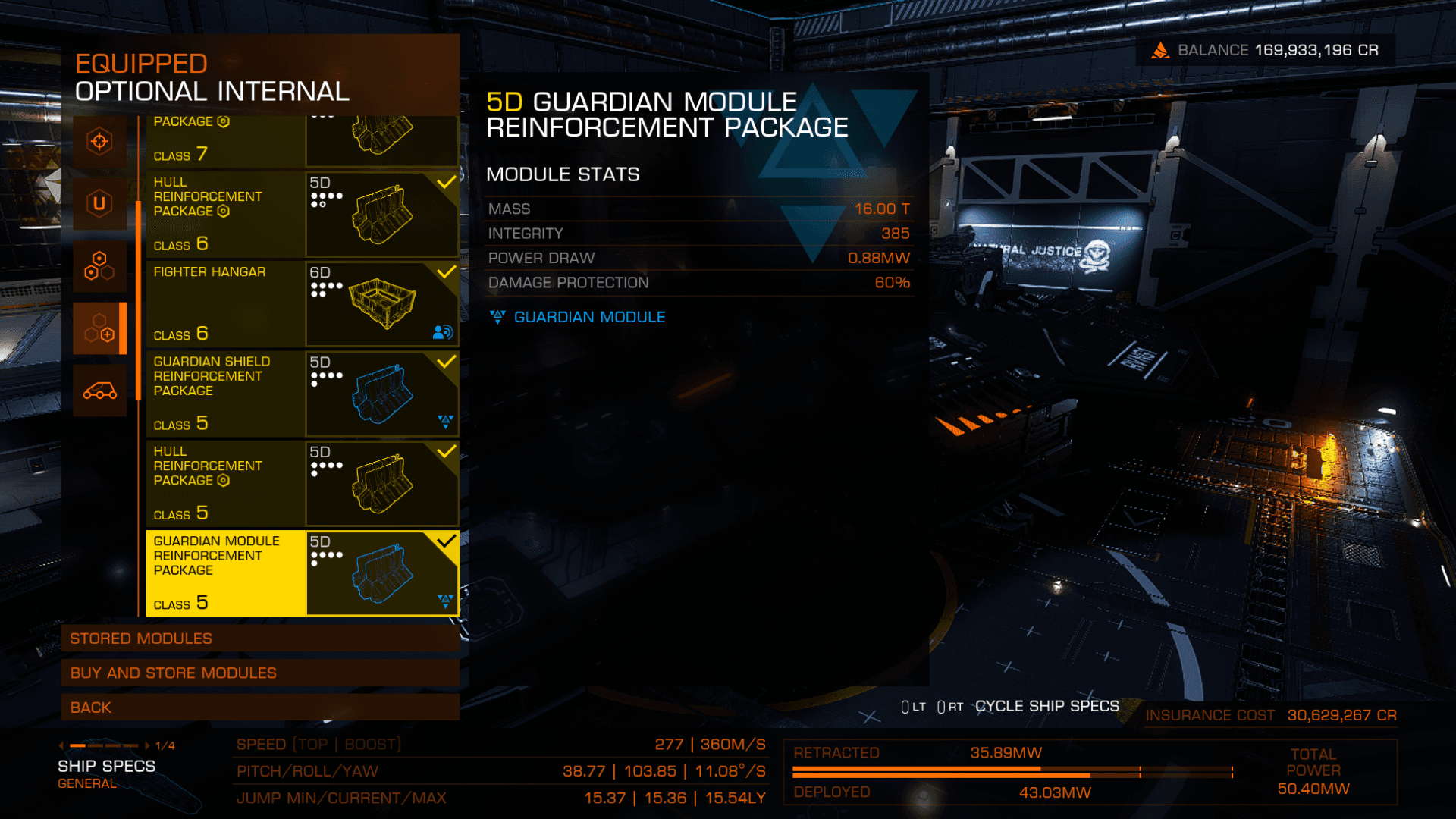Choose Buy and Store Modules
This screenshot has width=1456, height=819.
click(x=260, y=673)
